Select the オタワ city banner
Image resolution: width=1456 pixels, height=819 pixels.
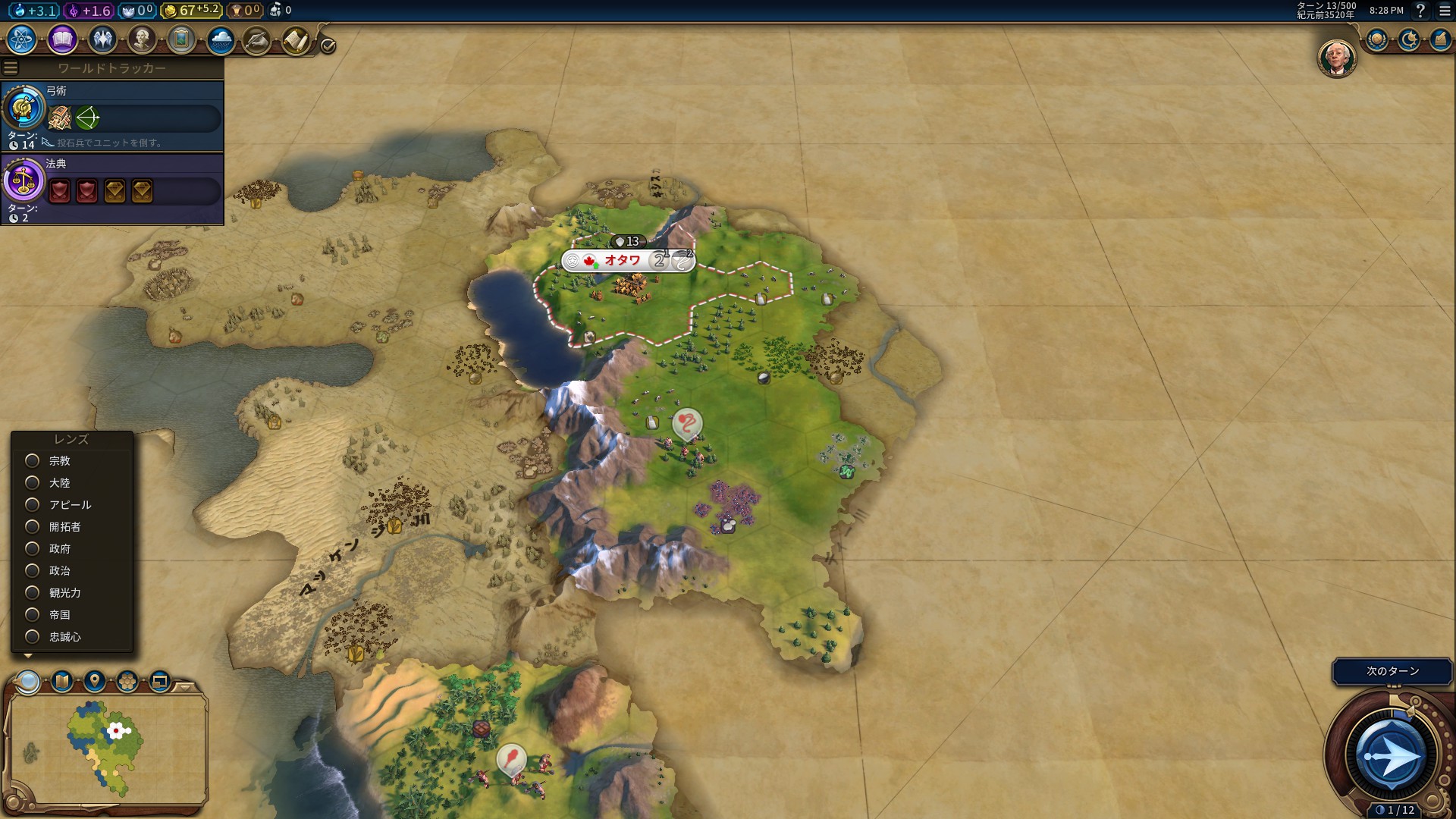tap(623, 261)
